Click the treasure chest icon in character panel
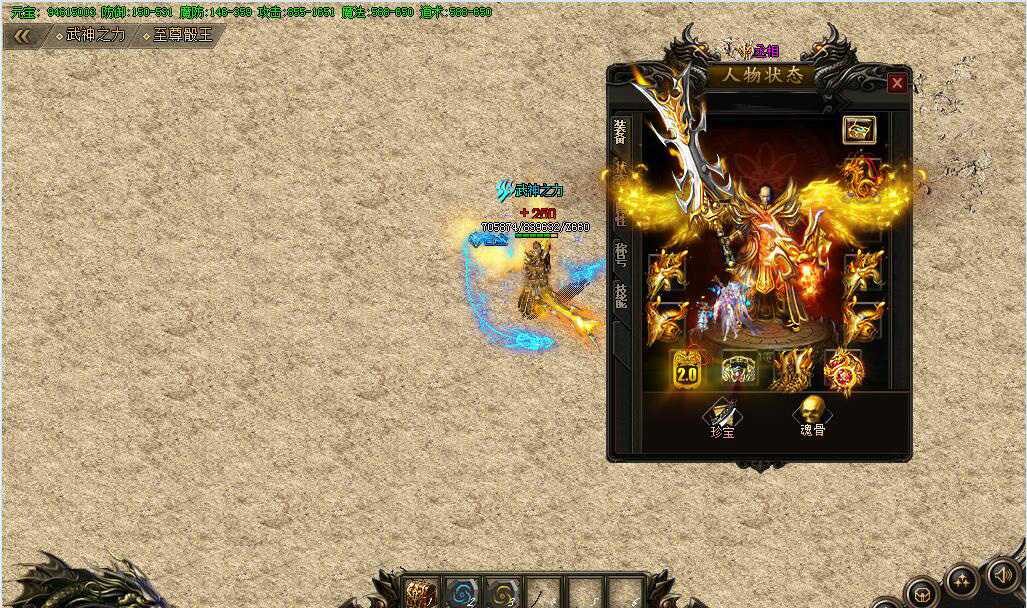The image size is (1027, 608). [858, 130]
